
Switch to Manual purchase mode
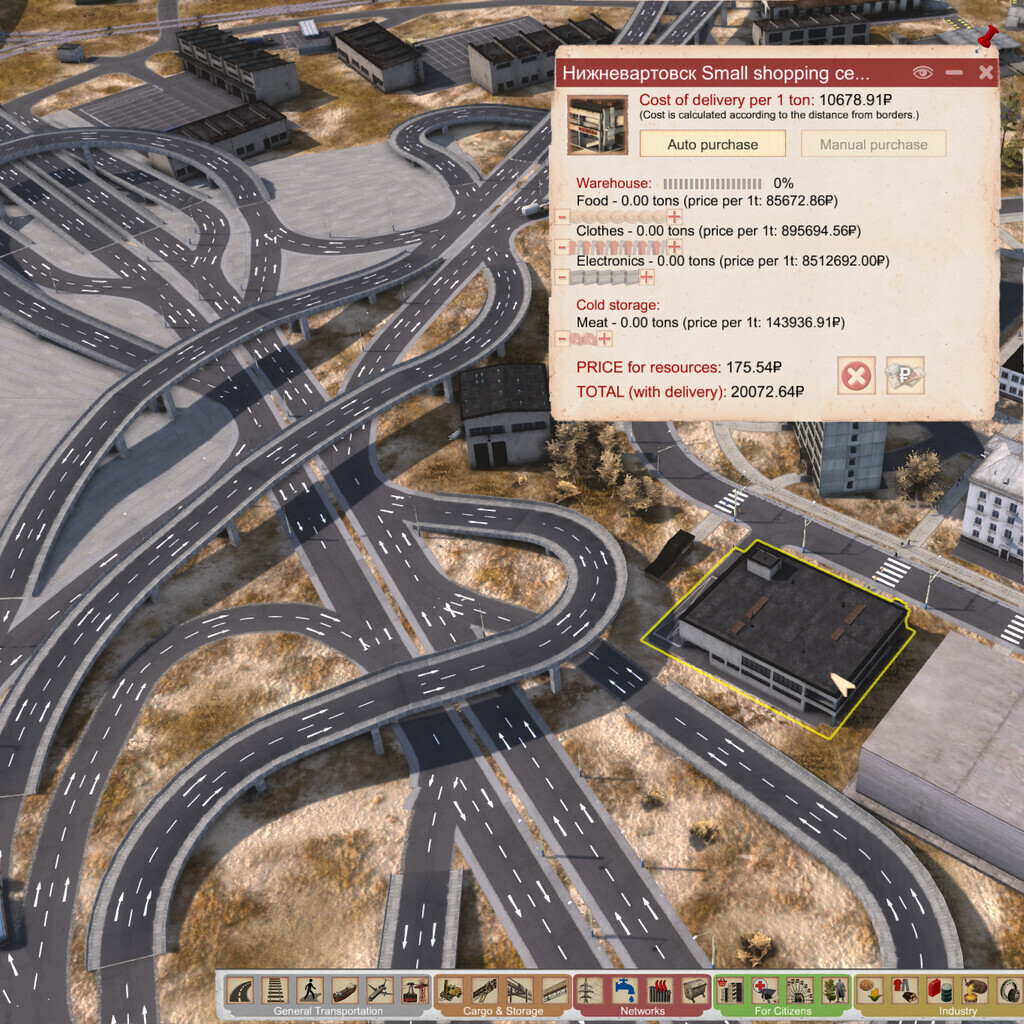tap(873, 144)
